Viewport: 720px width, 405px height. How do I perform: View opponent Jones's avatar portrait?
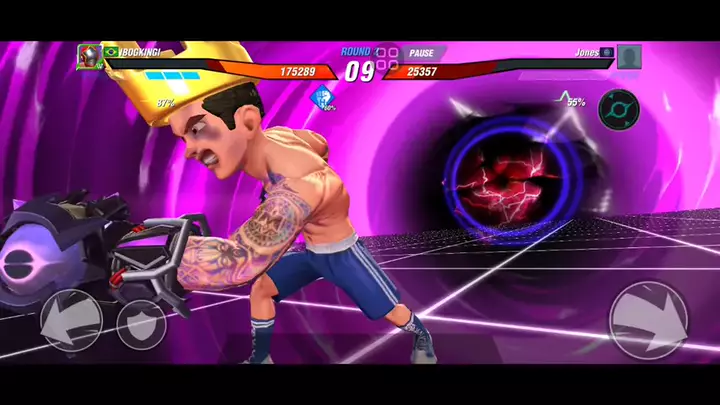point(628,56)
